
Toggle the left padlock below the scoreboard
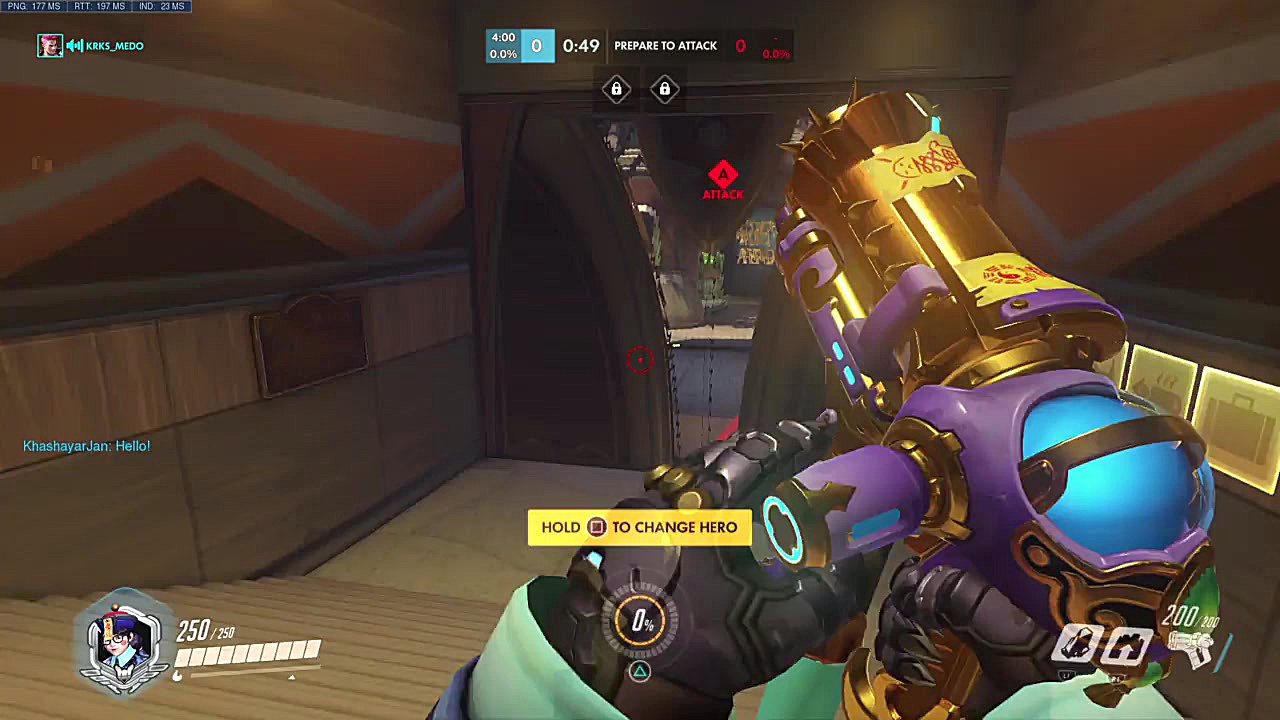(x=616, y=90)
